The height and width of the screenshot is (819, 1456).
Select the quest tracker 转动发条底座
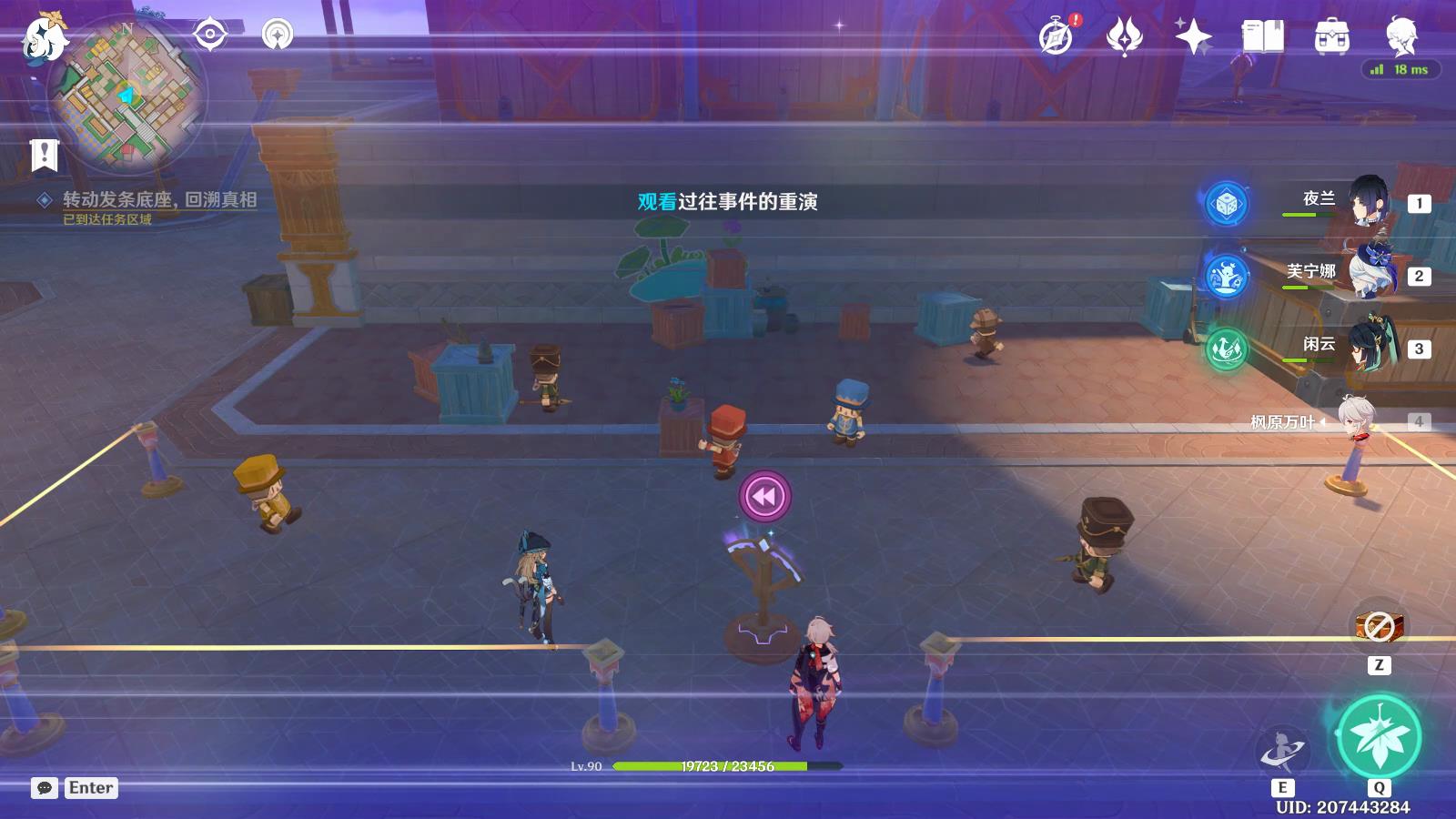(x=159, y=200)
